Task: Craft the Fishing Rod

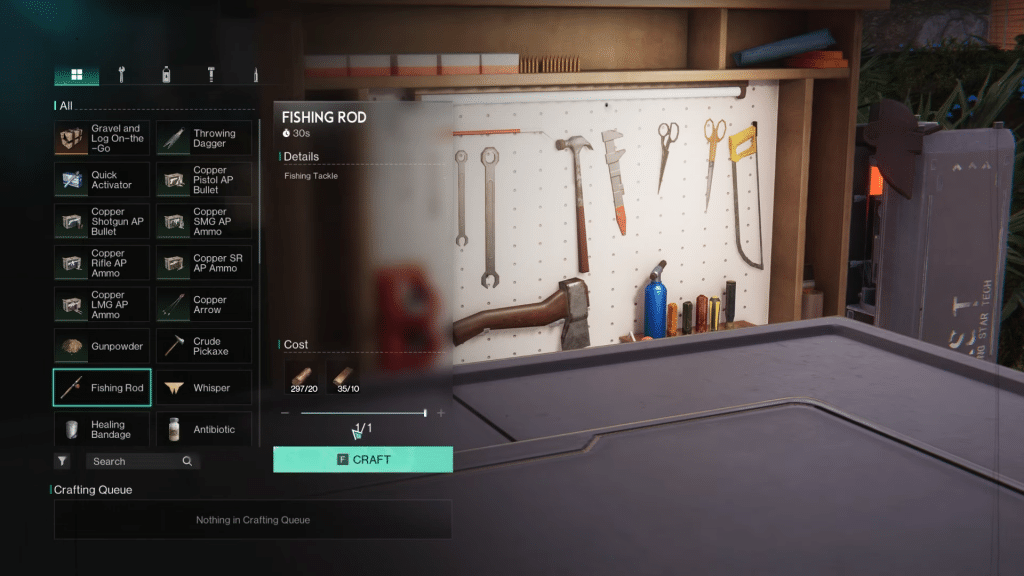Action: 362,460
